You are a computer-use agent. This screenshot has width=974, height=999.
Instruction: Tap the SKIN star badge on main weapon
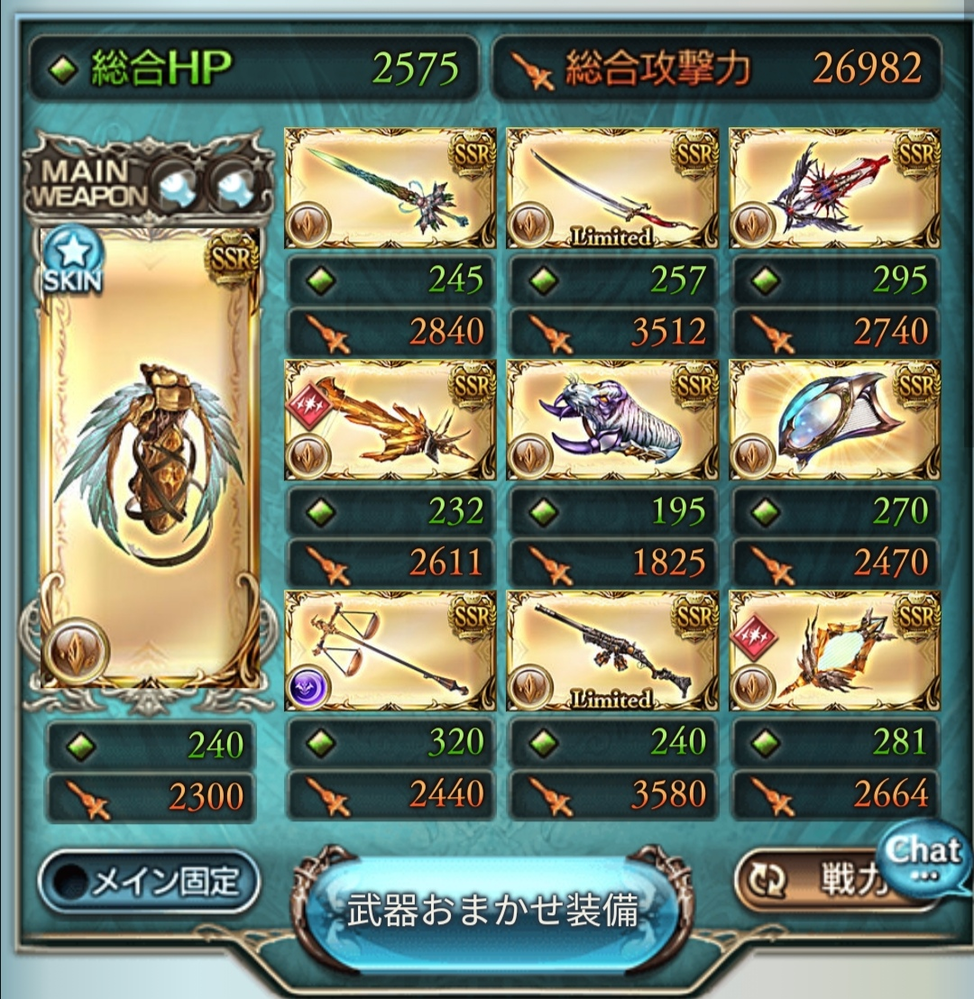[72, 262]
